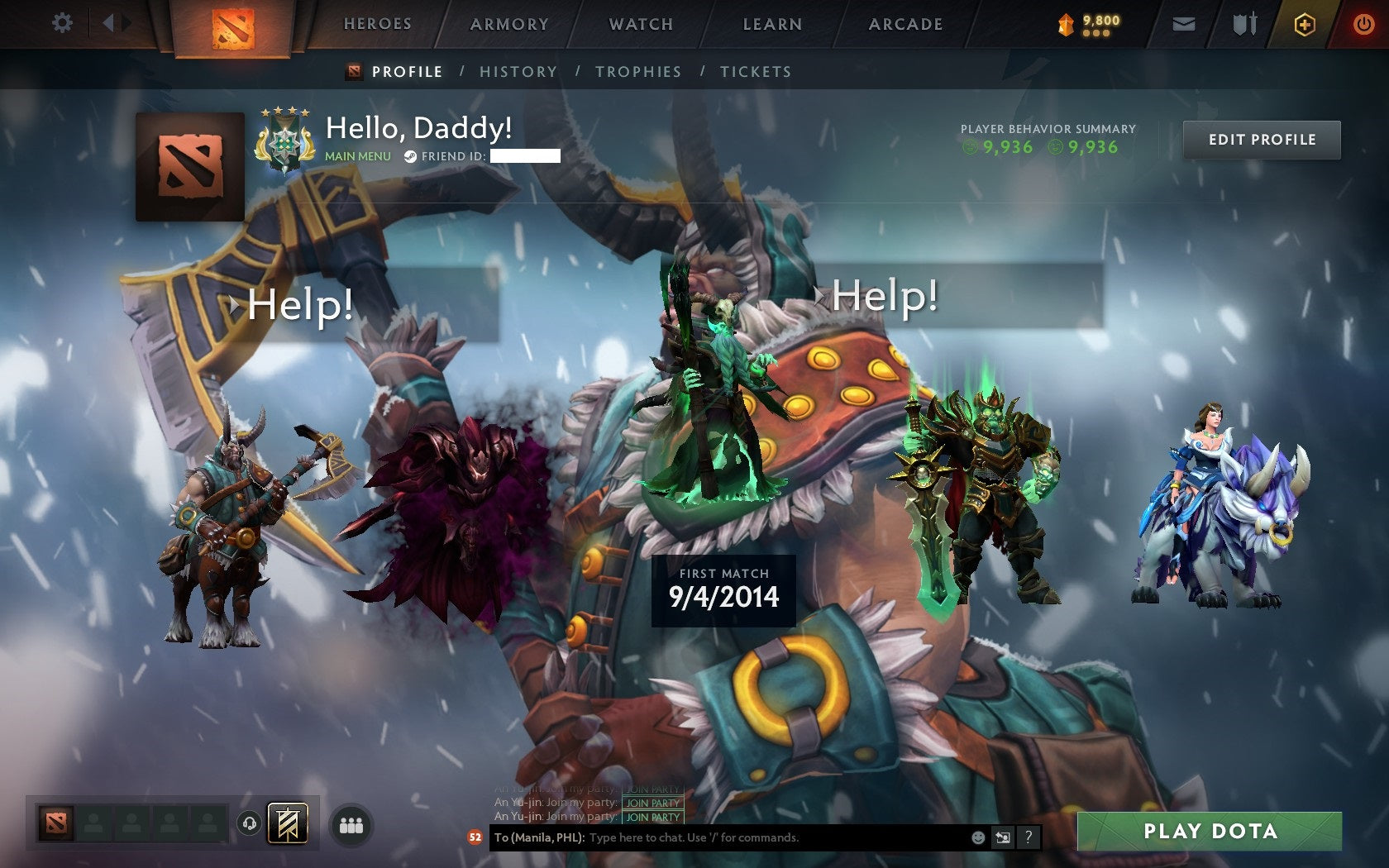Click the '?' chat help toggle

pos(1029,837)
